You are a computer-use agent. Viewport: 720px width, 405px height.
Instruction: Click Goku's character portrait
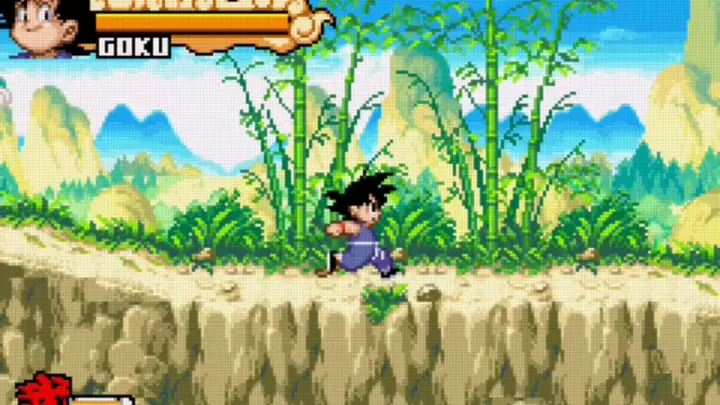click(45, 26)
